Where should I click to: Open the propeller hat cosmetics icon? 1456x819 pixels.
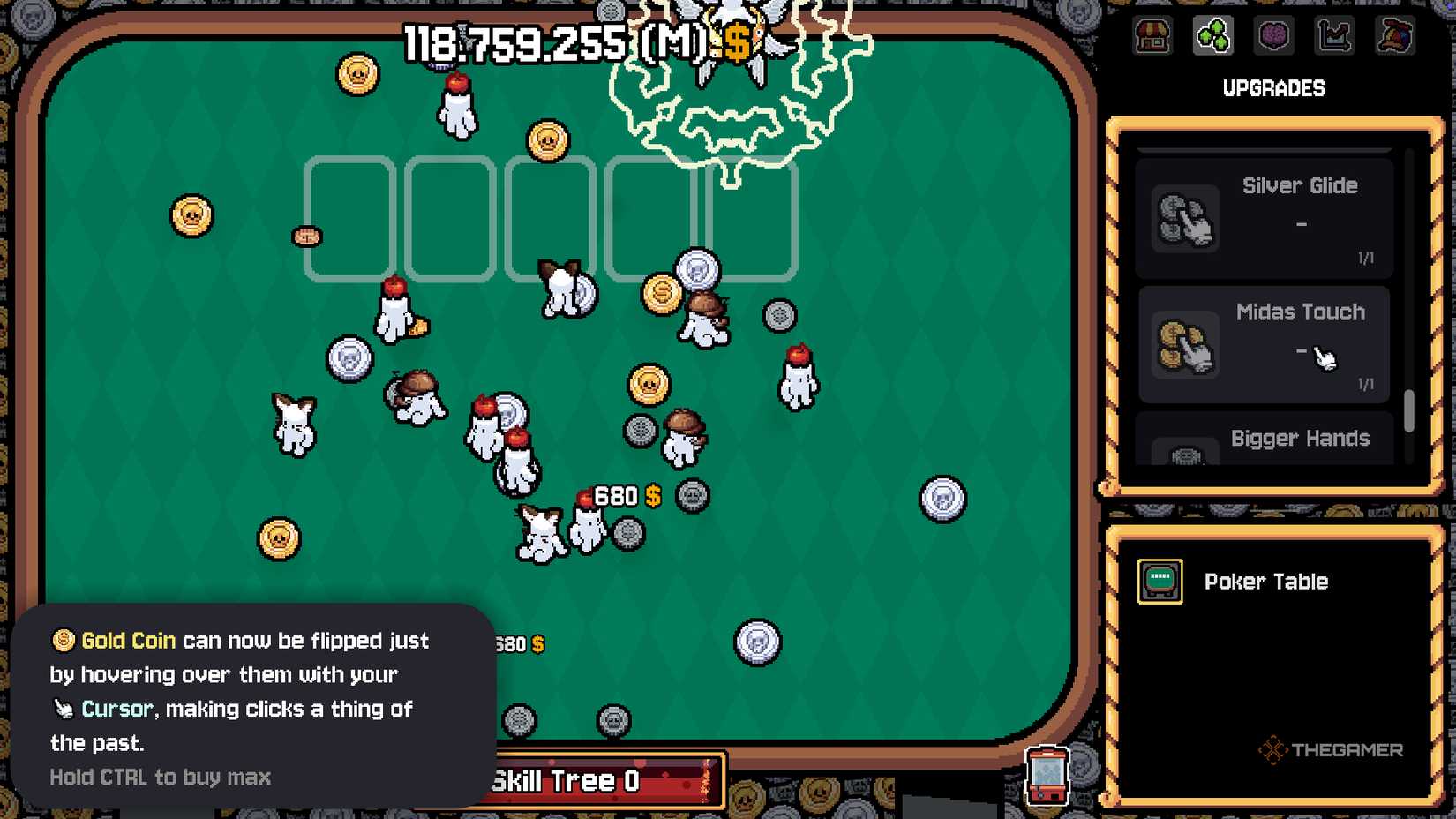[1395, 36]
